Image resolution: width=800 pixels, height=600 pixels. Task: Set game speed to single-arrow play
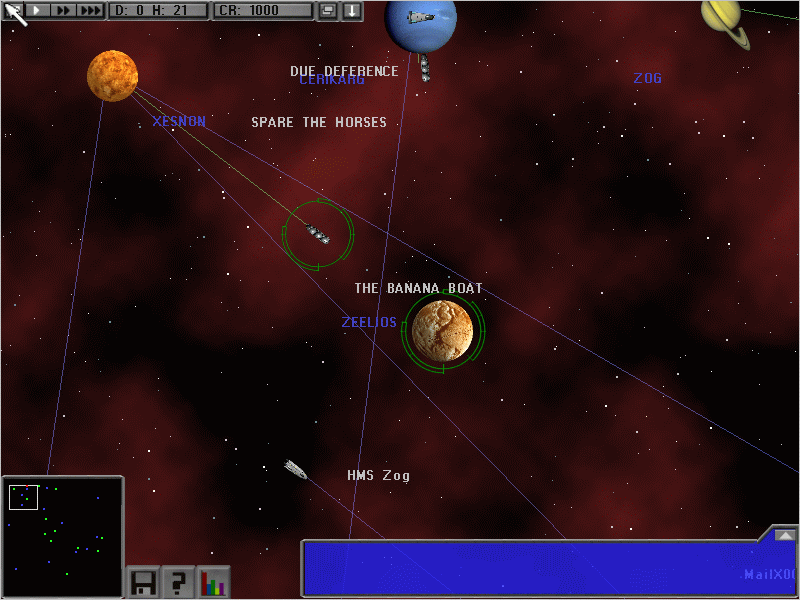tap(38, 10)
